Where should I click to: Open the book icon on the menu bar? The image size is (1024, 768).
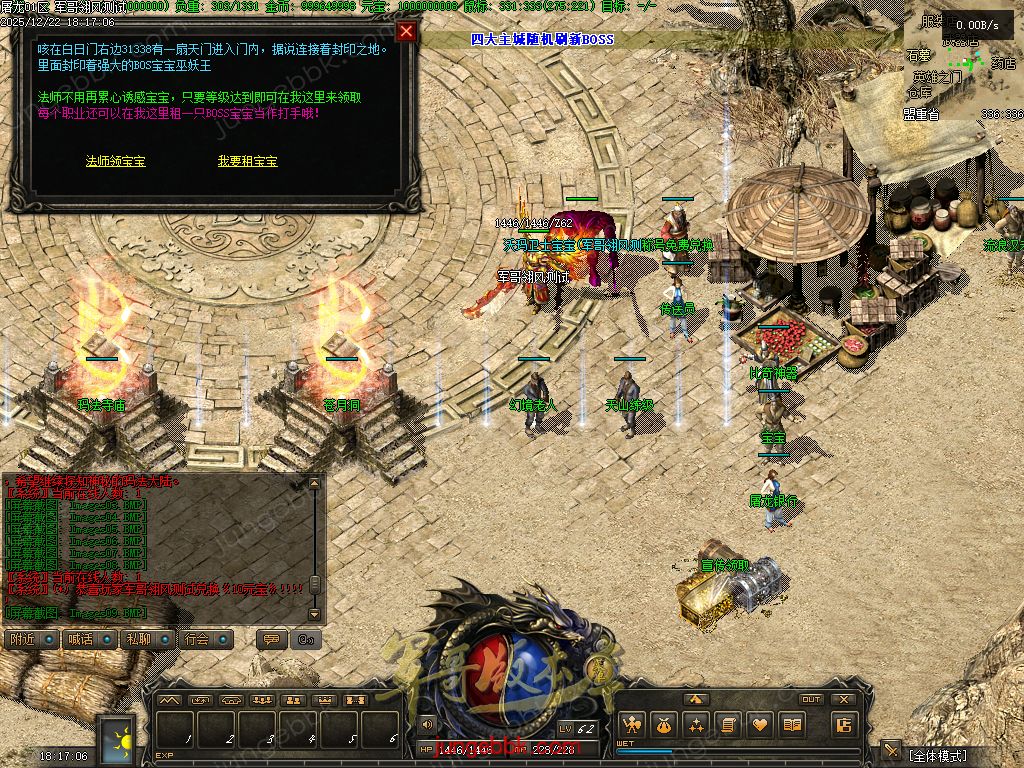(x=792, y=725)
